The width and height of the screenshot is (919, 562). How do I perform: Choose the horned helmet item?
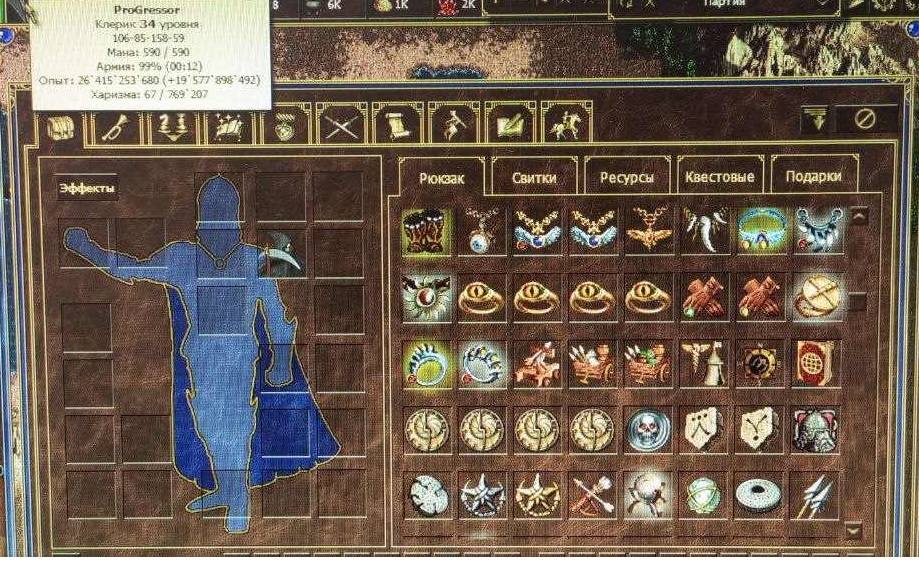pyautogui.click(x=815, y=429)
